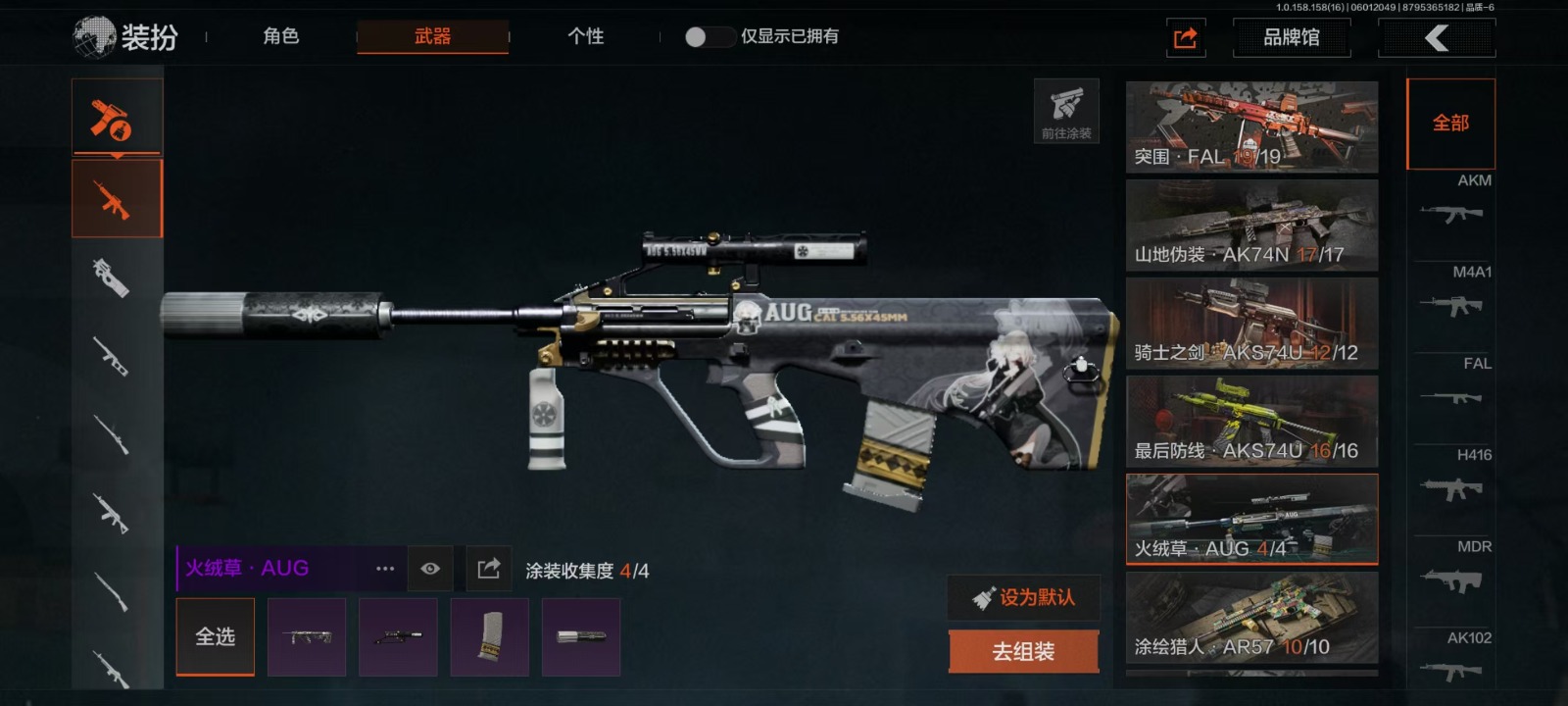This screenshot has width=1568, height=706.
Task: Filter skins by H416
Action: click(1452, 478)
